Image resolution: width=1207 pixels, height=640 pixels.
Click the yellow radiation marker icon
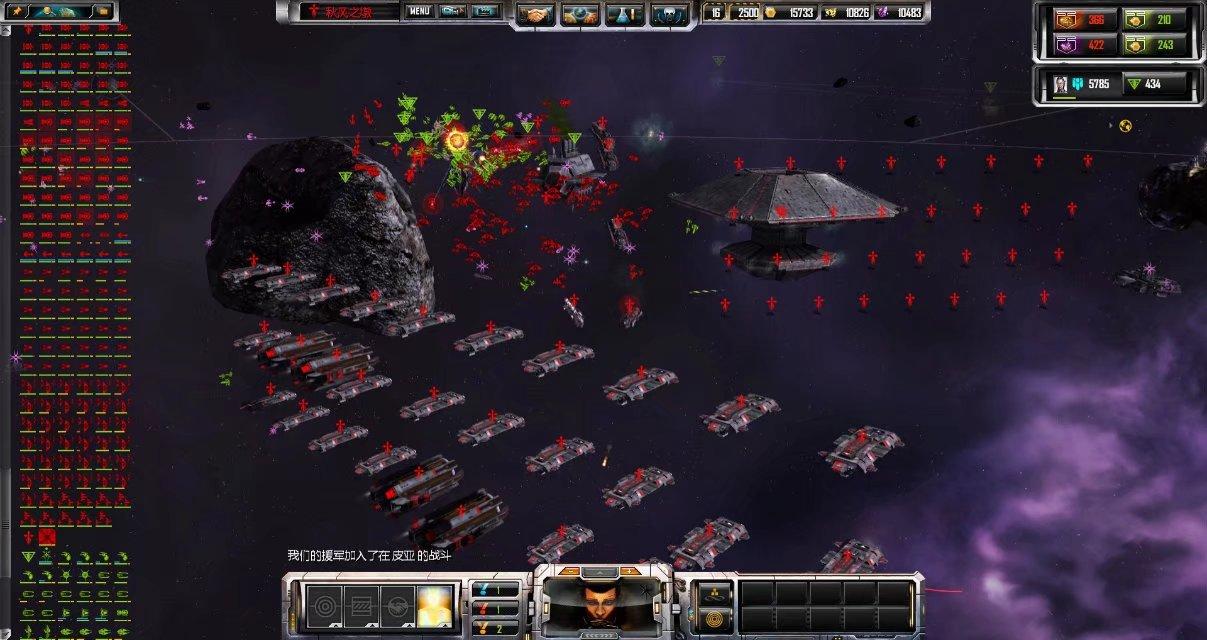tap(1125, 125)
